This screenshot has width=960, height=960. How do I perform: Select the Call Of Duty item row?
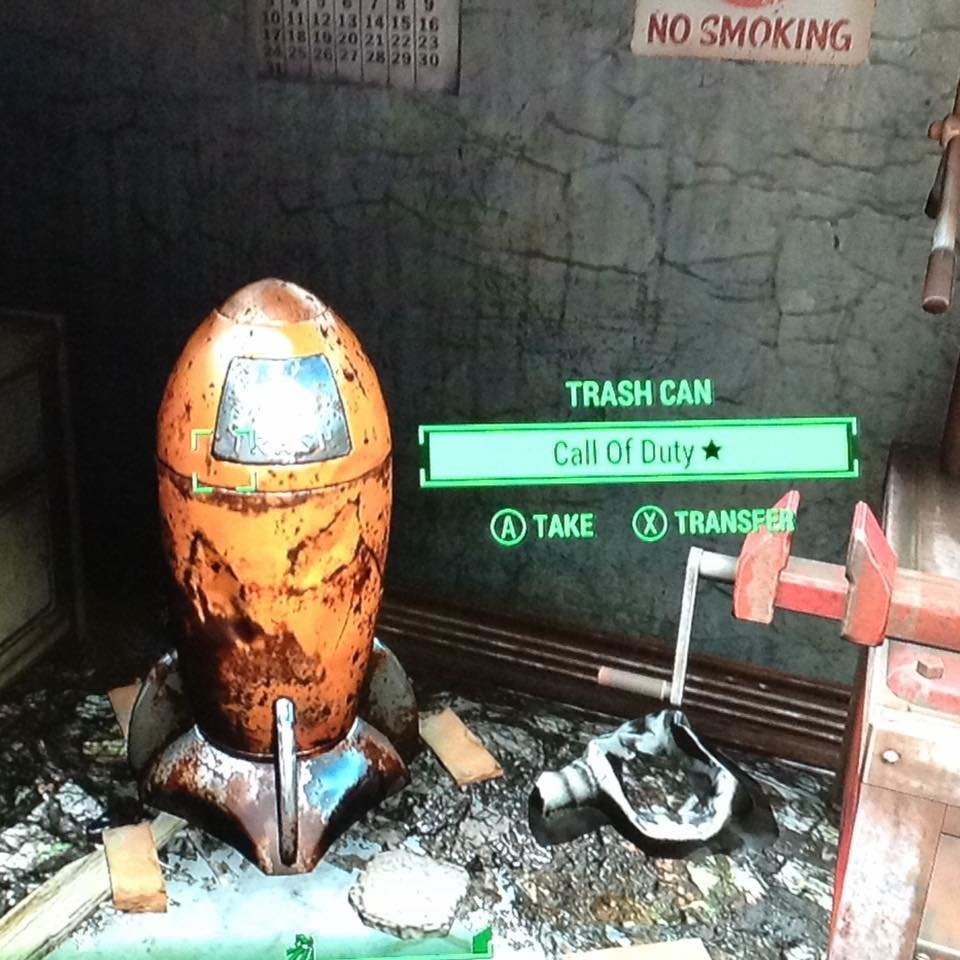[638, 452]
